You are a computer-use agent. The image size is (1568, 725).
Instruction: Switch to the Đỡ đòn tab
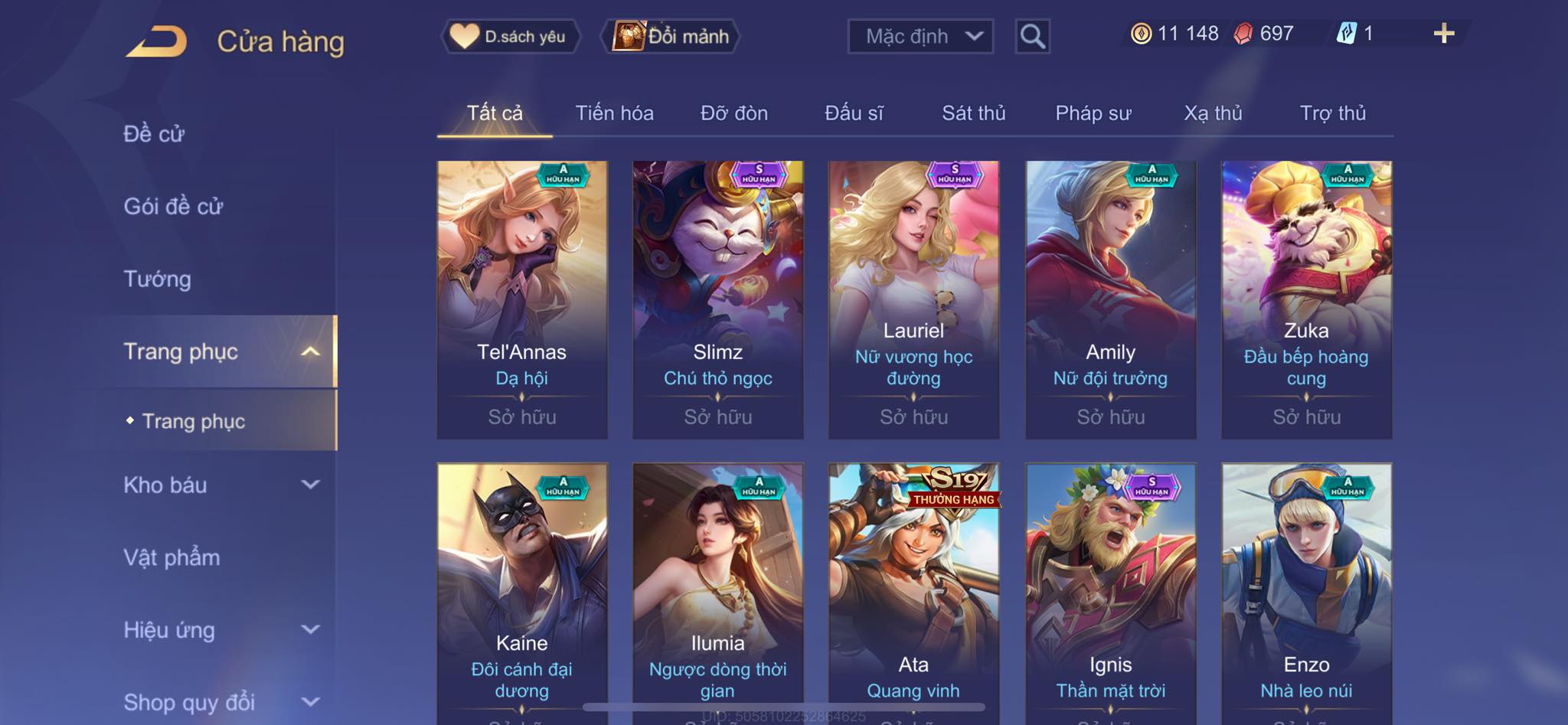[733, 113]
